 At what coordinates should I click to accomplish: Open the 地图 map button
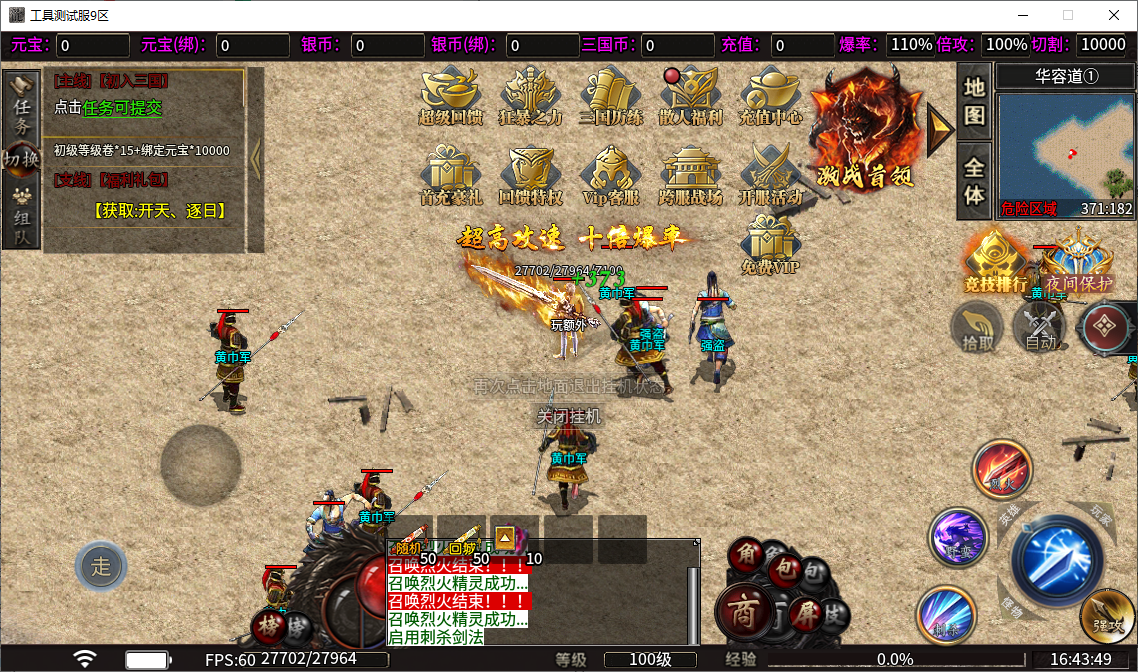[974, 101]
